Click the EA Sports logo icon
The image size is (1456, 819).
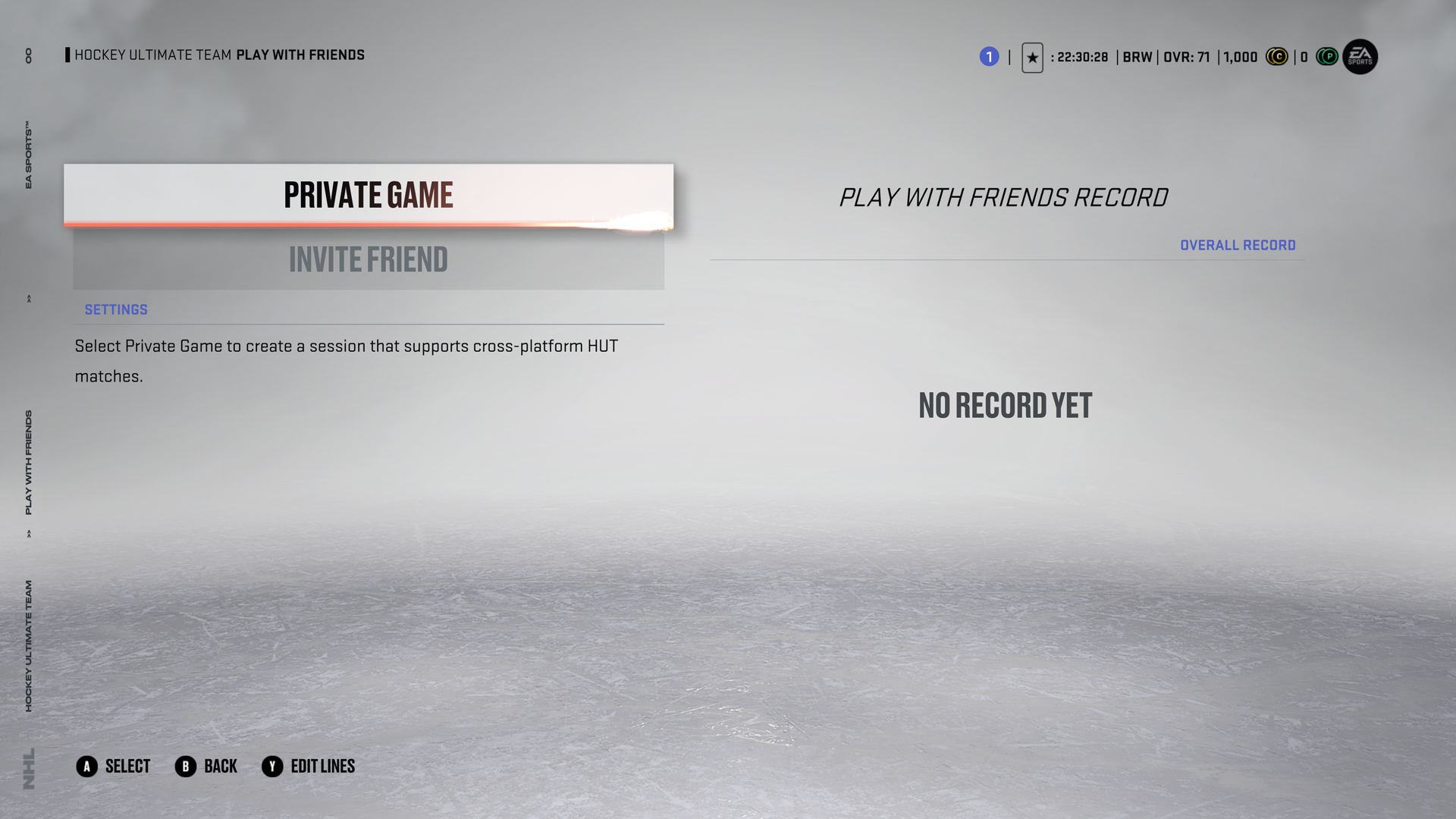pos(1360,57)
